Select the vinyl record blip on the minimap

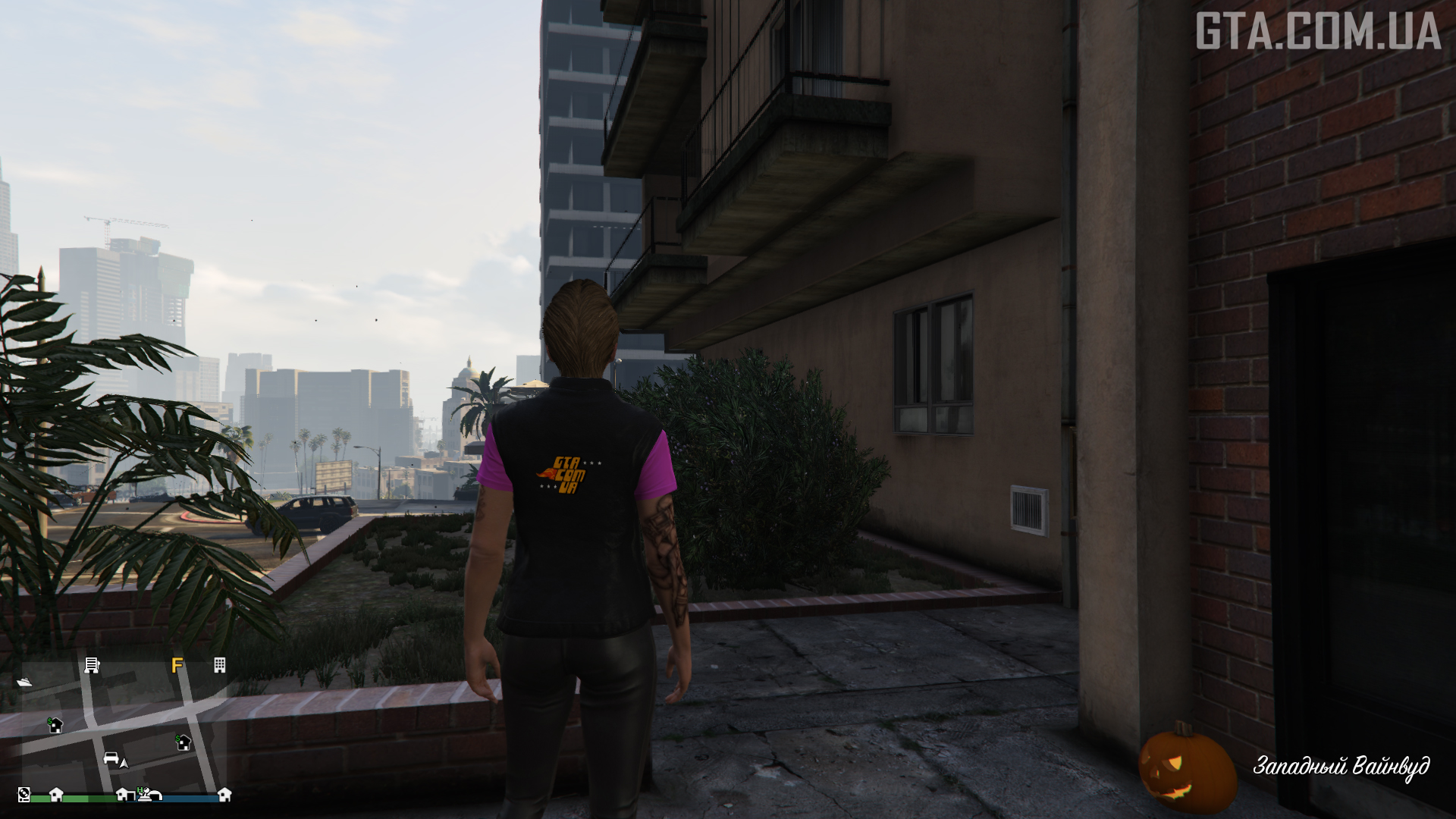(x=24, y=794)
